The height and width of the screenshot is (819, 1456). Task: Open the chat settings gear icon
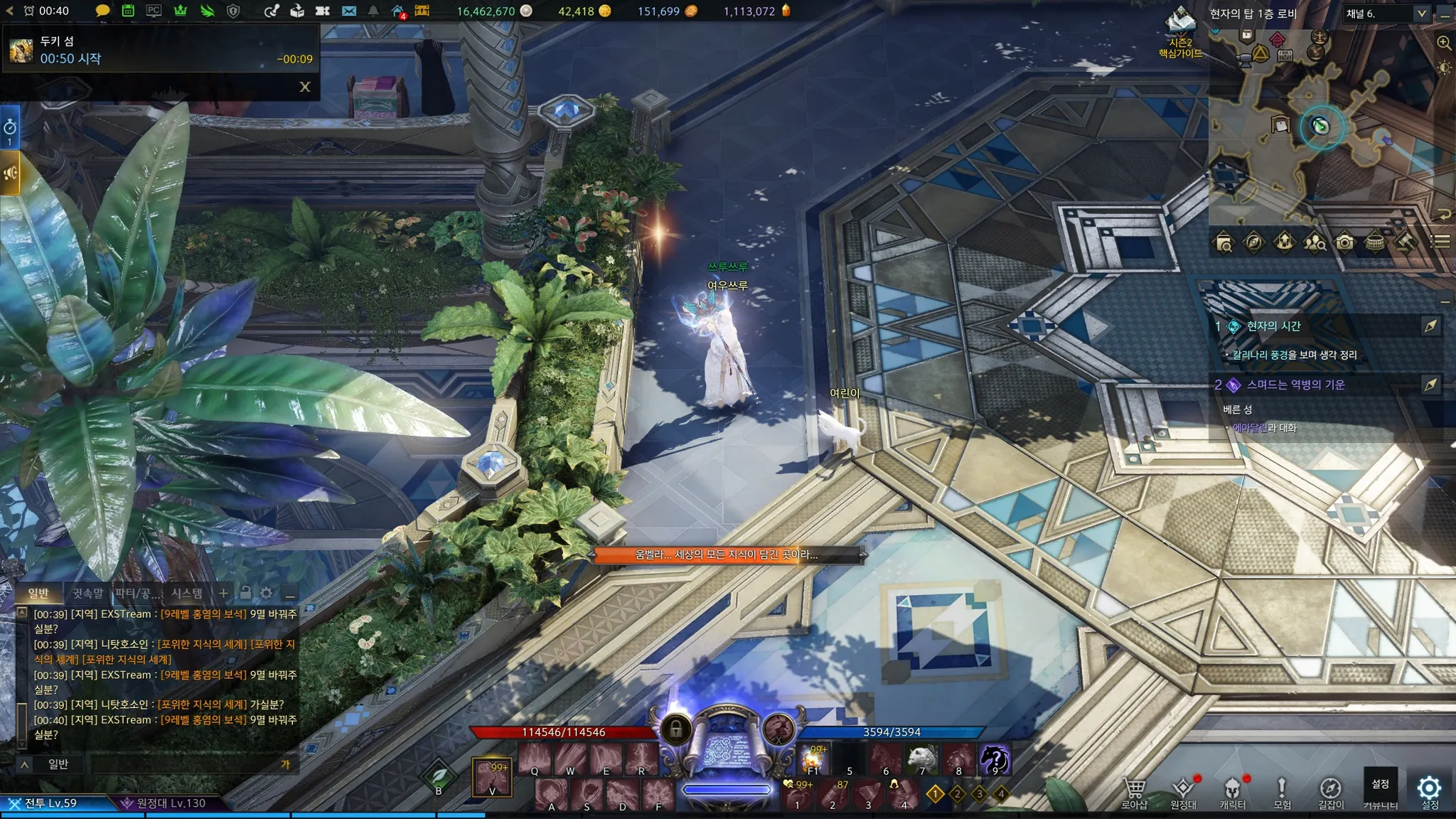[267, 593]
